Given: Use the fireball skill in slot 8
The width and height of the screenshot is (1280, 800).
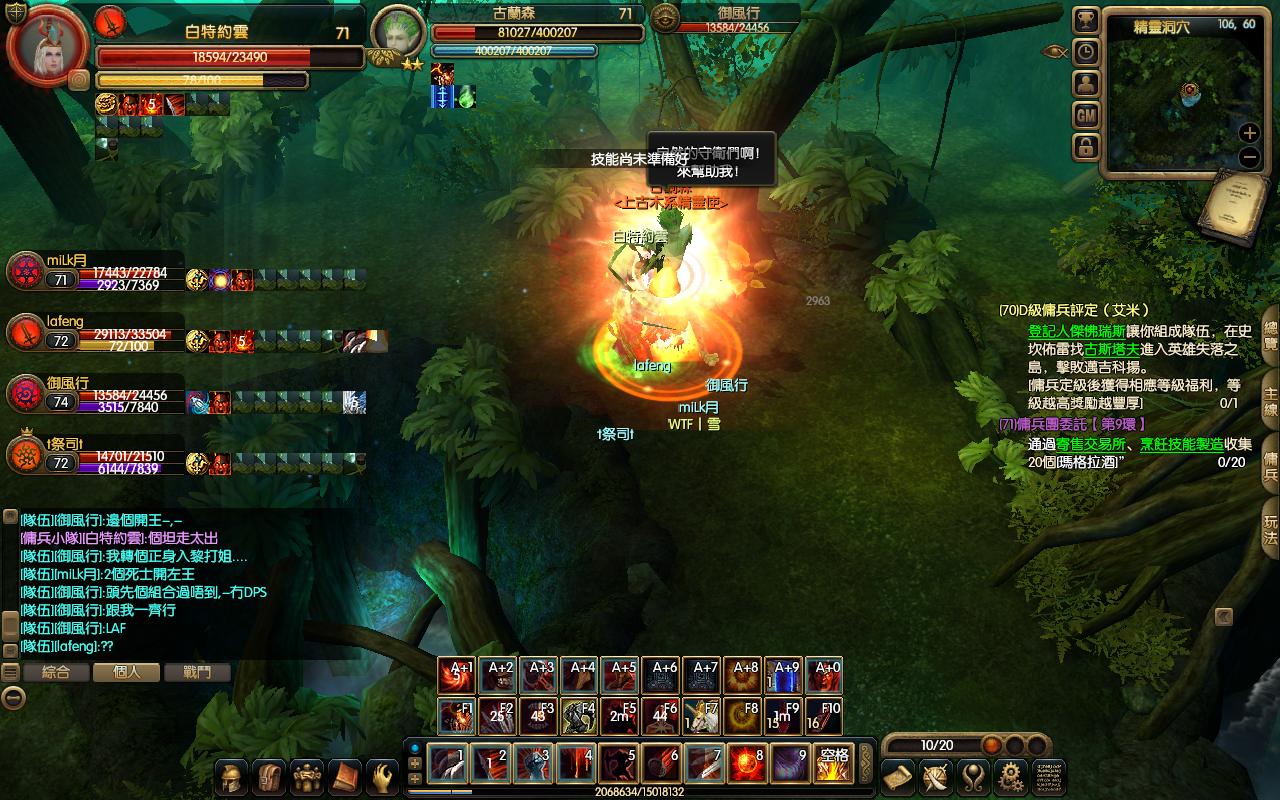Looking at the screenshot, I should click(x=747, y=764).
